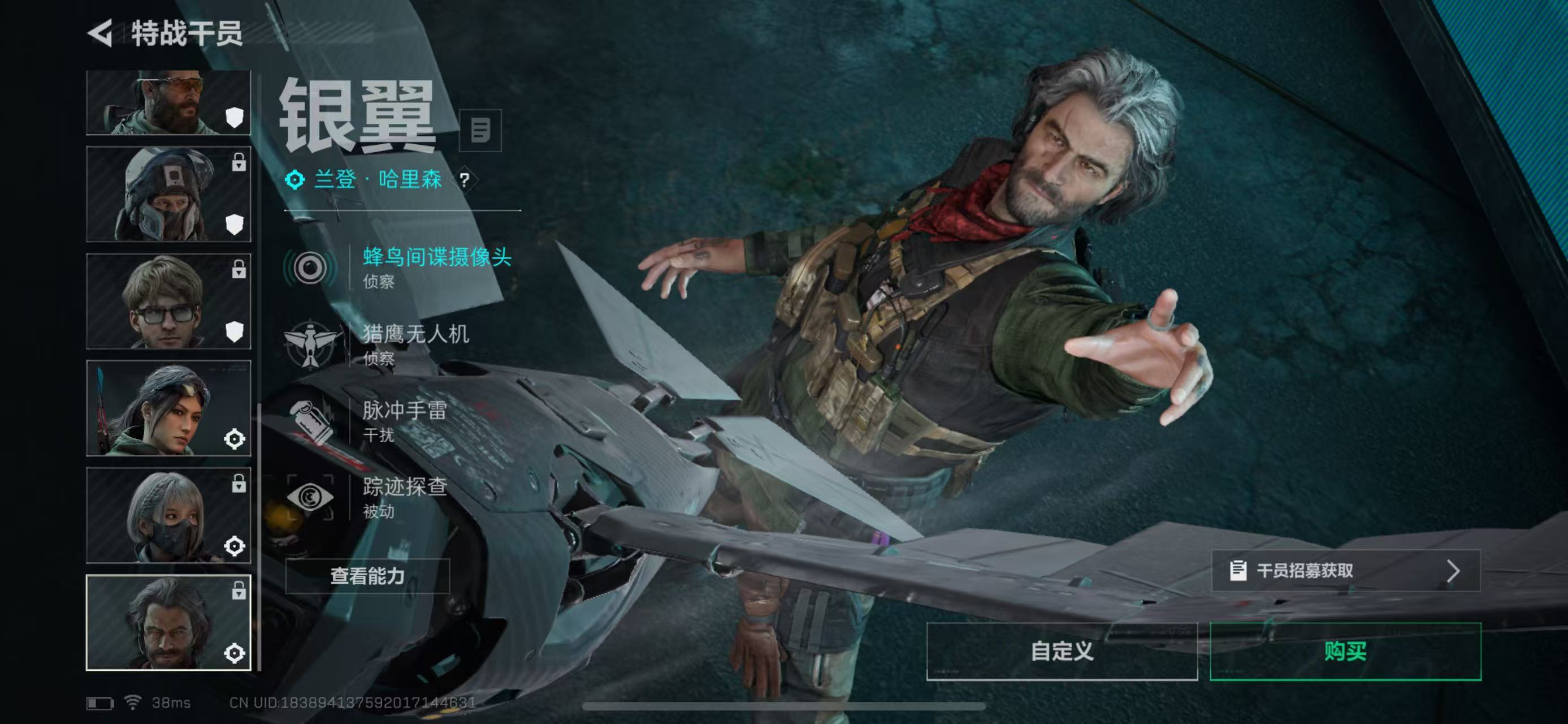The image size is (1568, 724).
Task: Select the bottom-left bearded operator thumbnail
Action: pos(168,621)
